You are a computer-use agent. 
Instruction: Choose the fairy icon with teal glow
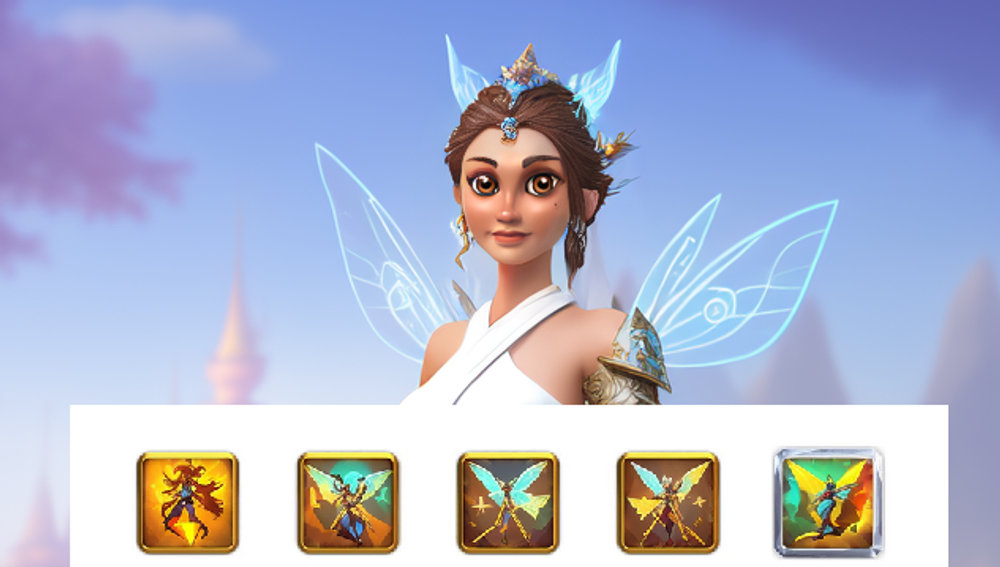pyautogui.click(x=348, y=502)
